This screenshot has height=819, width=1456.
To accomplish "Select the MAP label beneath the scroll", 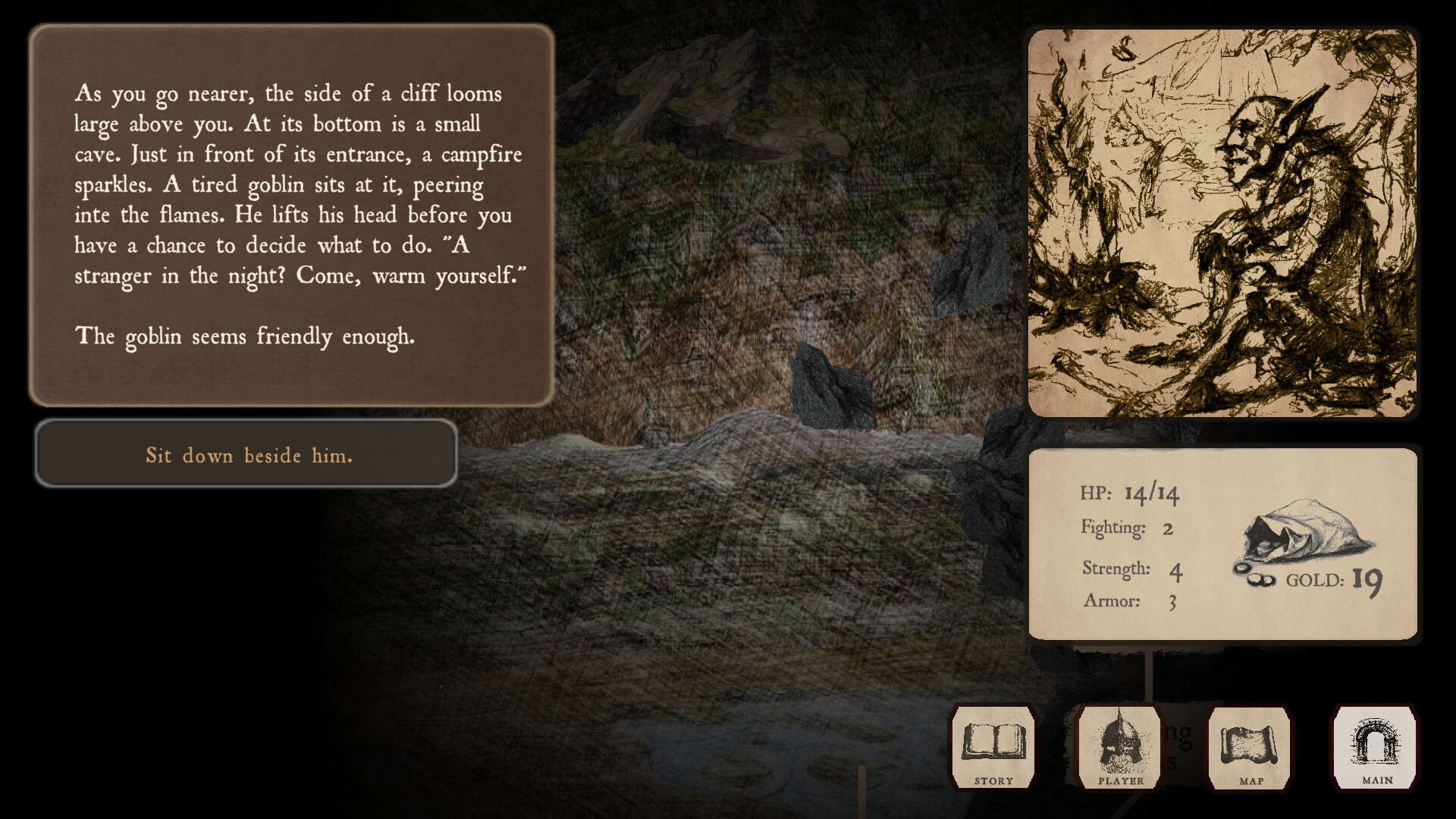I will [x=1252, y=780].
